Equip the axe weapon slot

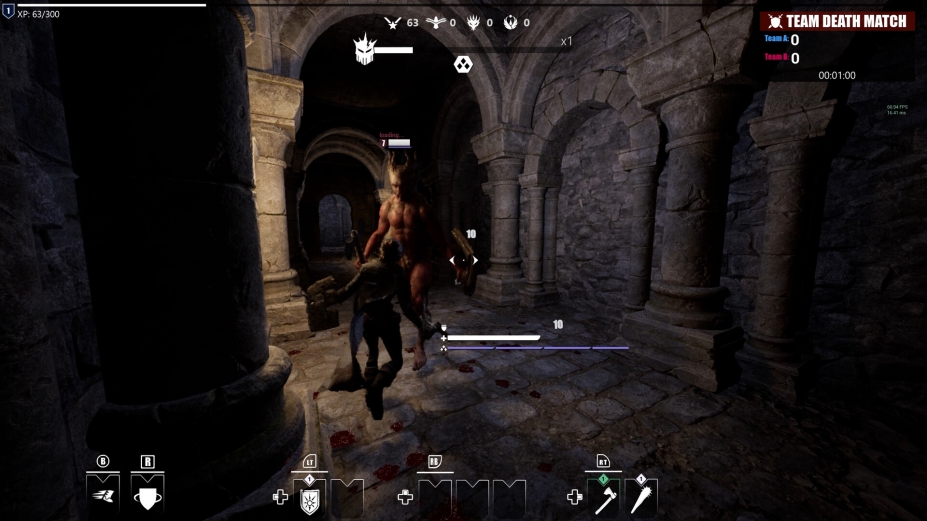tap(606, 498)
